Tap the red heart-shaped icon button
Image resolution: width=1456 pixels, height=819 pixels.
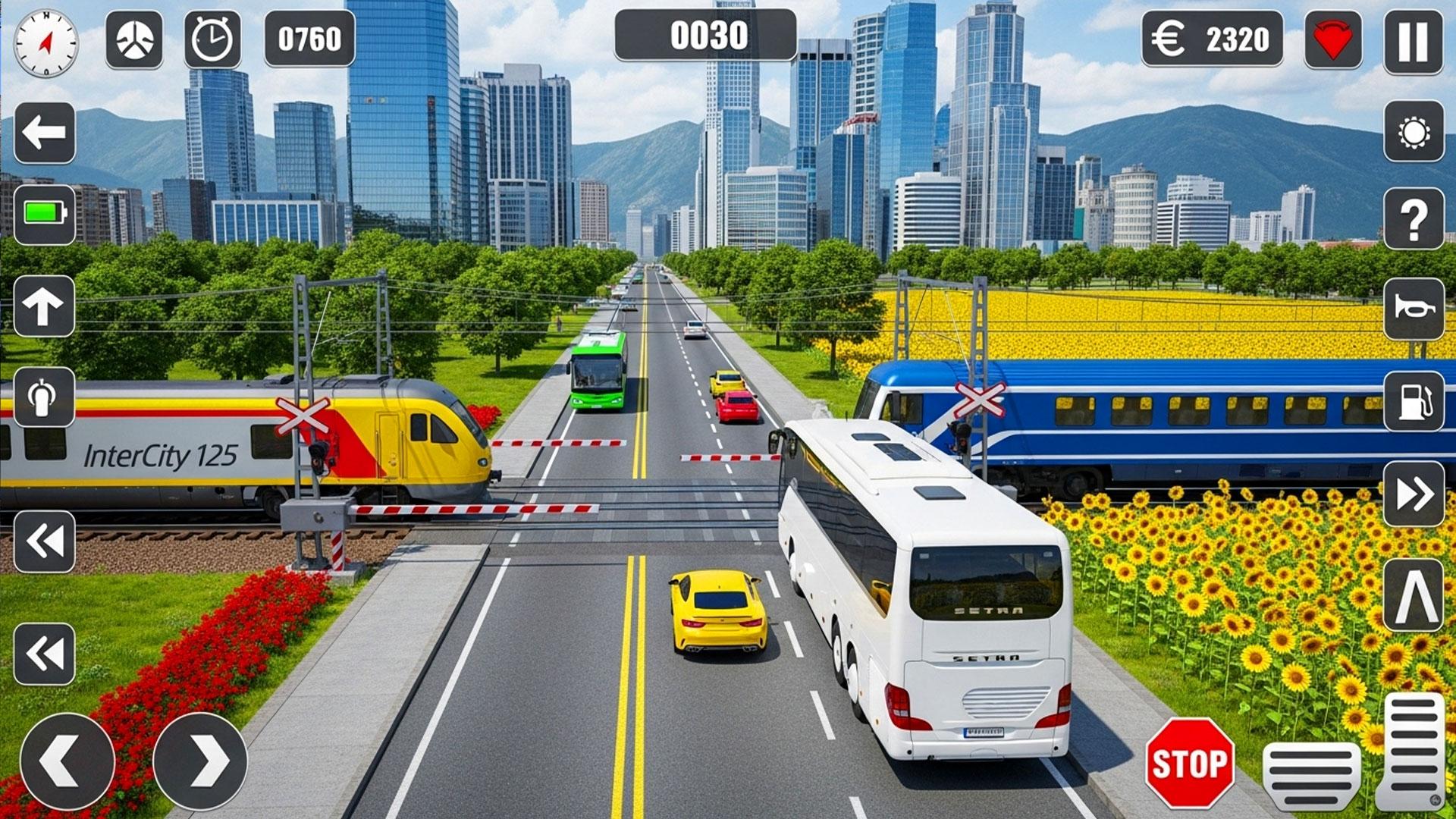(1332, 39)
